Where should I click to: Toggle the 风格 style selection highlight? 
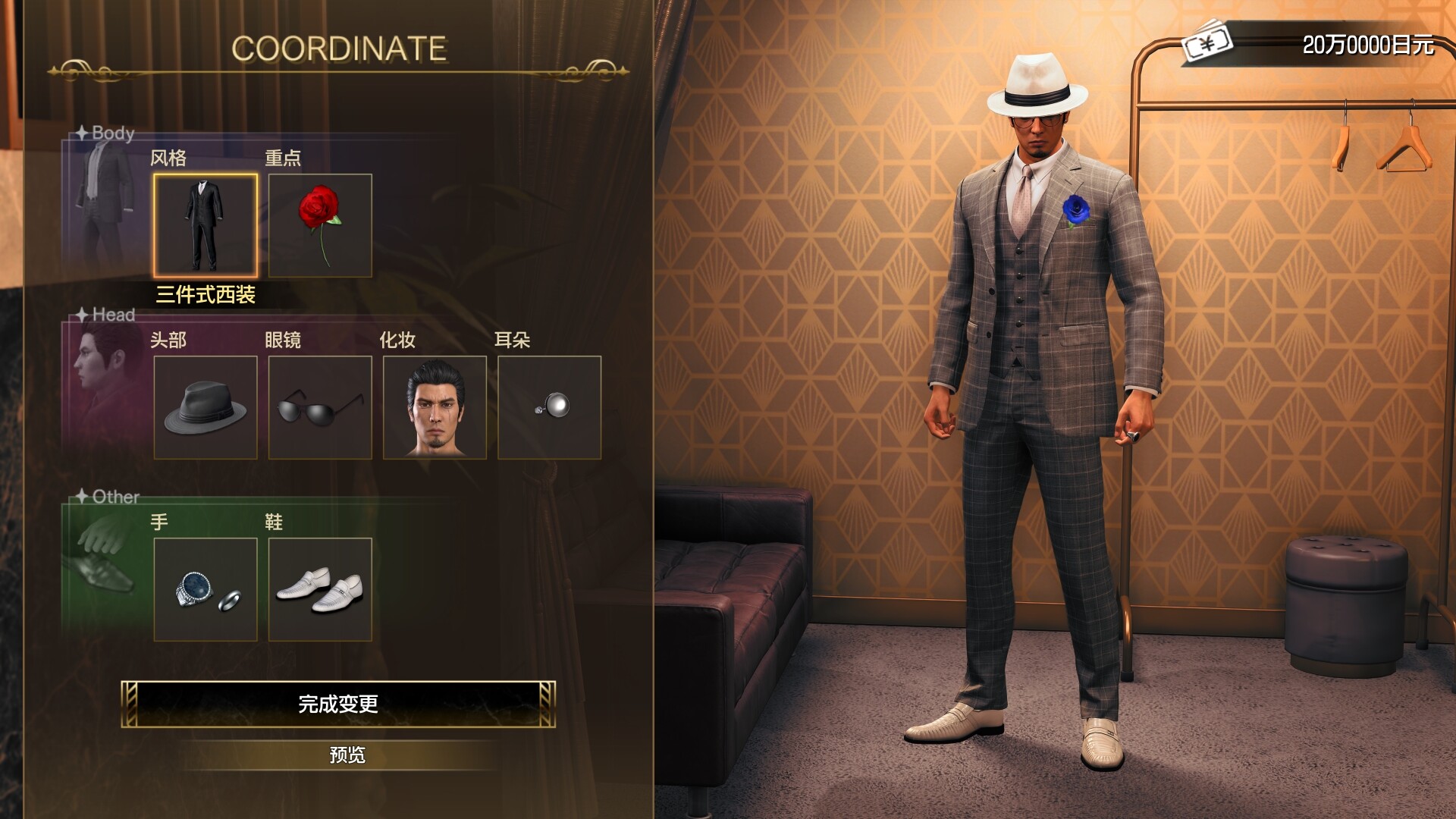click(206, 225)
